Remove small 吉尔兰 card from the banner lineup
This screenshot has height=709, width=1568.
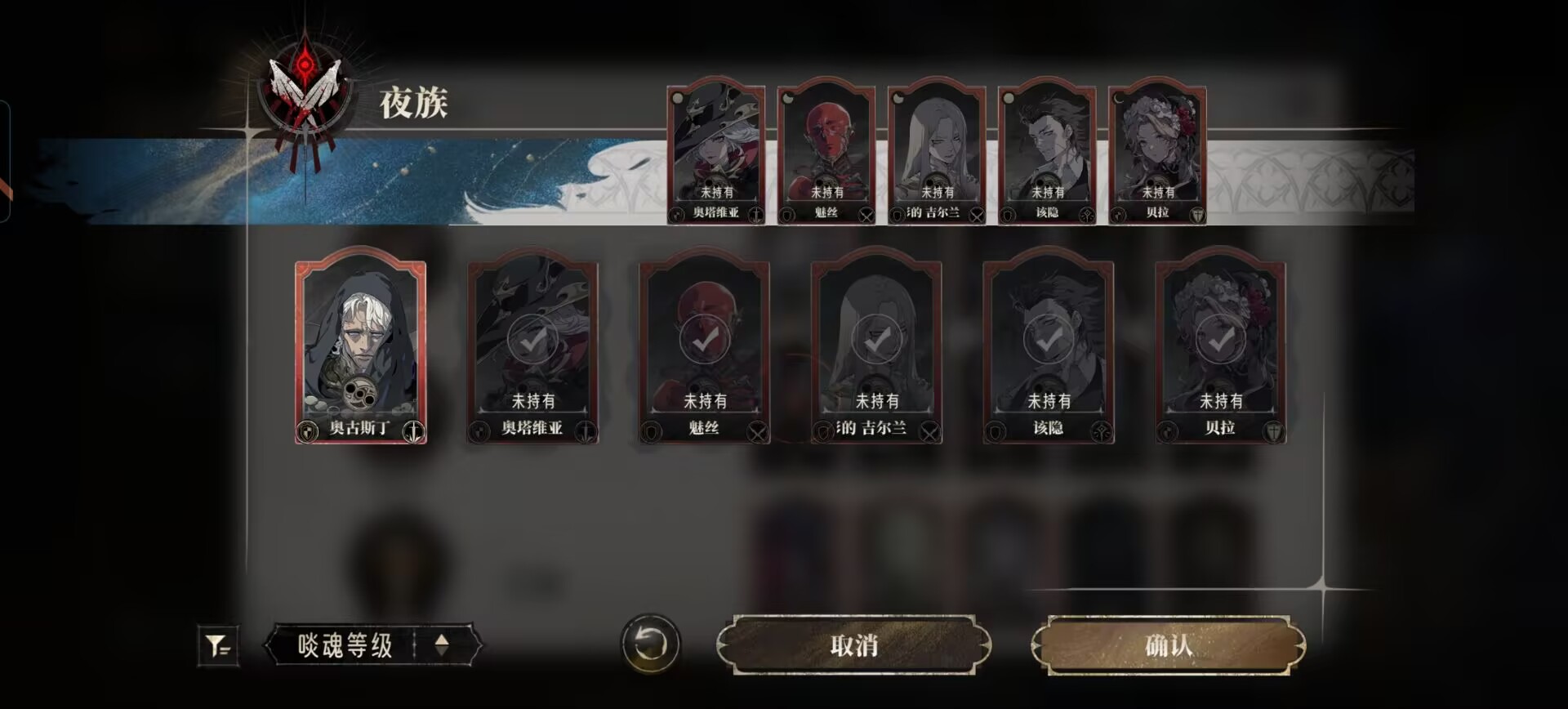tap(937, 153)
